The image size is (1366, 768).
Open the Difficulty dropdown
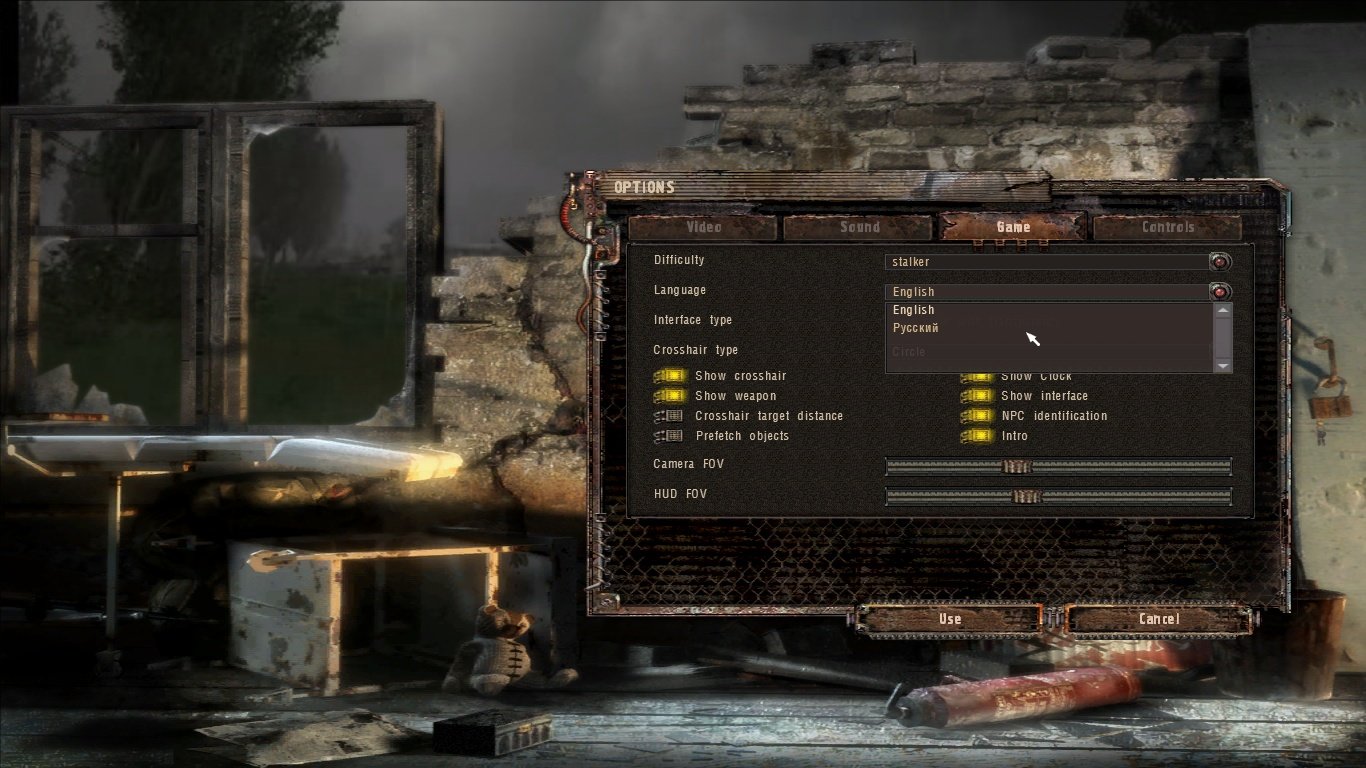click(1219, 262)
